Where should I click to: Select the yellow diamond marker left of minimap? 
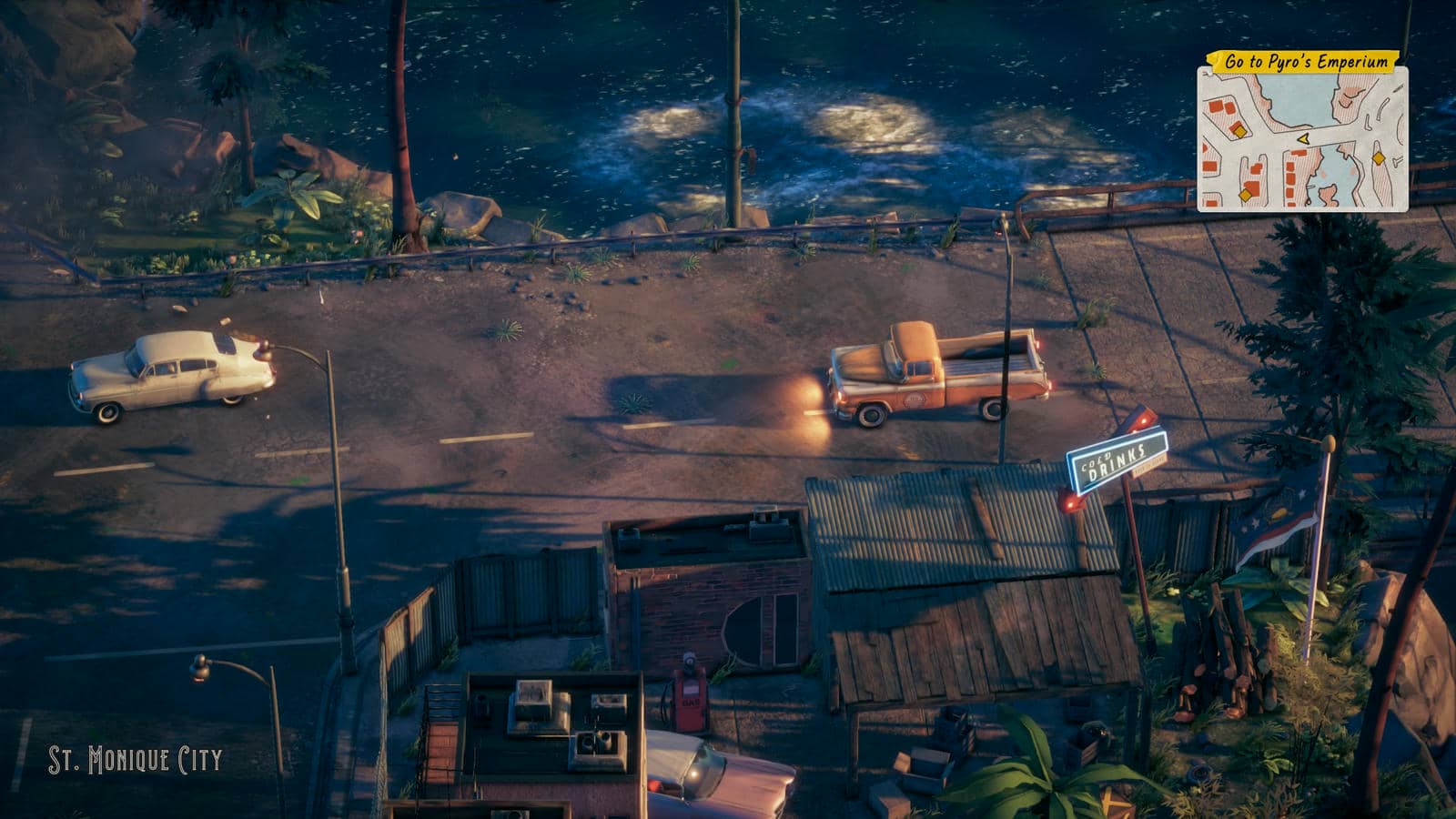tap(1239, 132)
